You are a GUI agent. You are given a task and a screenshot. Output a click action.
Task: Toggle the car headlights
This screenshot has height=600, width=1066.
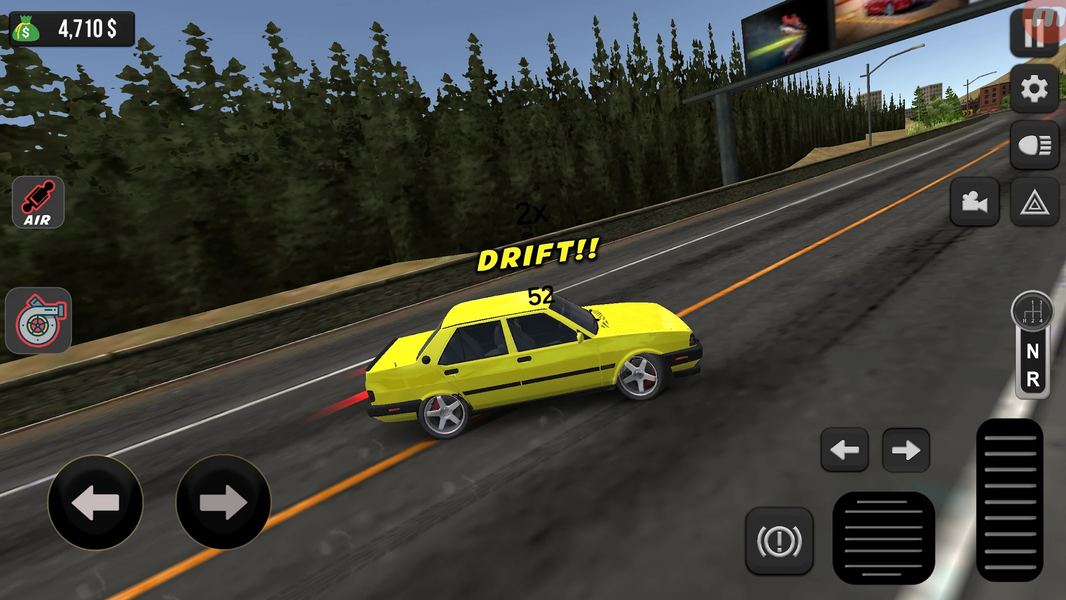click(1034, 147)
